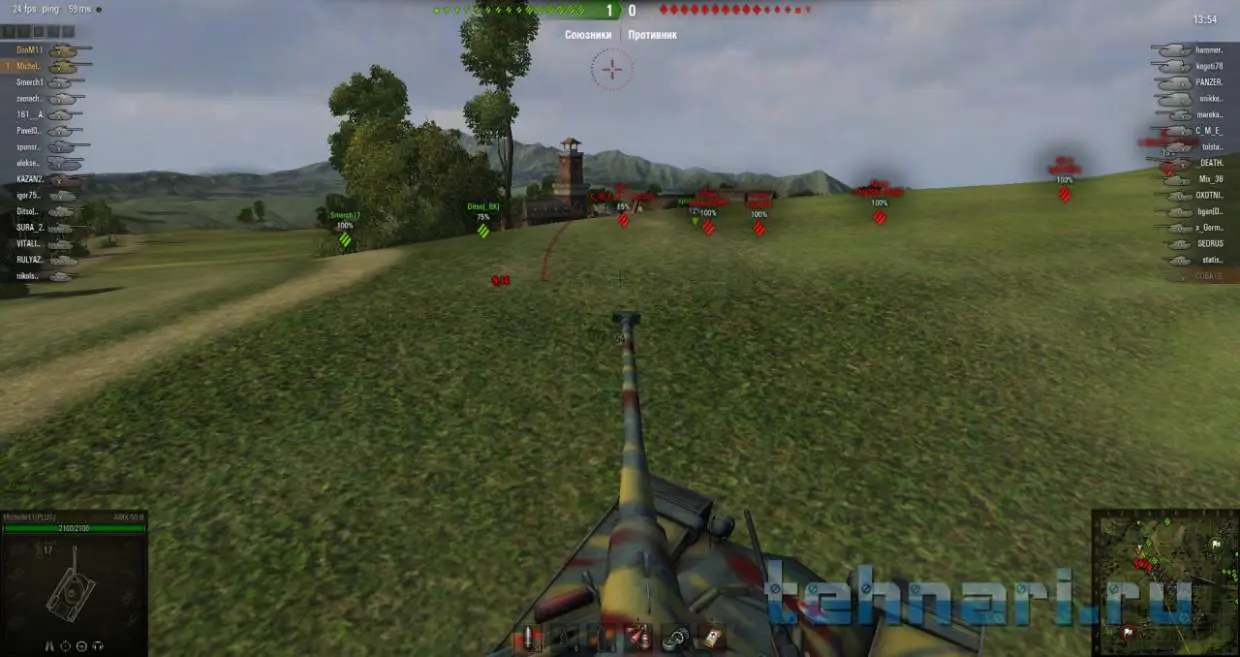The height and width of the screenshot is (657, 1240).
Task: Select enemy kogoti78 in the enemy list
Action: tap(1195, 66)
